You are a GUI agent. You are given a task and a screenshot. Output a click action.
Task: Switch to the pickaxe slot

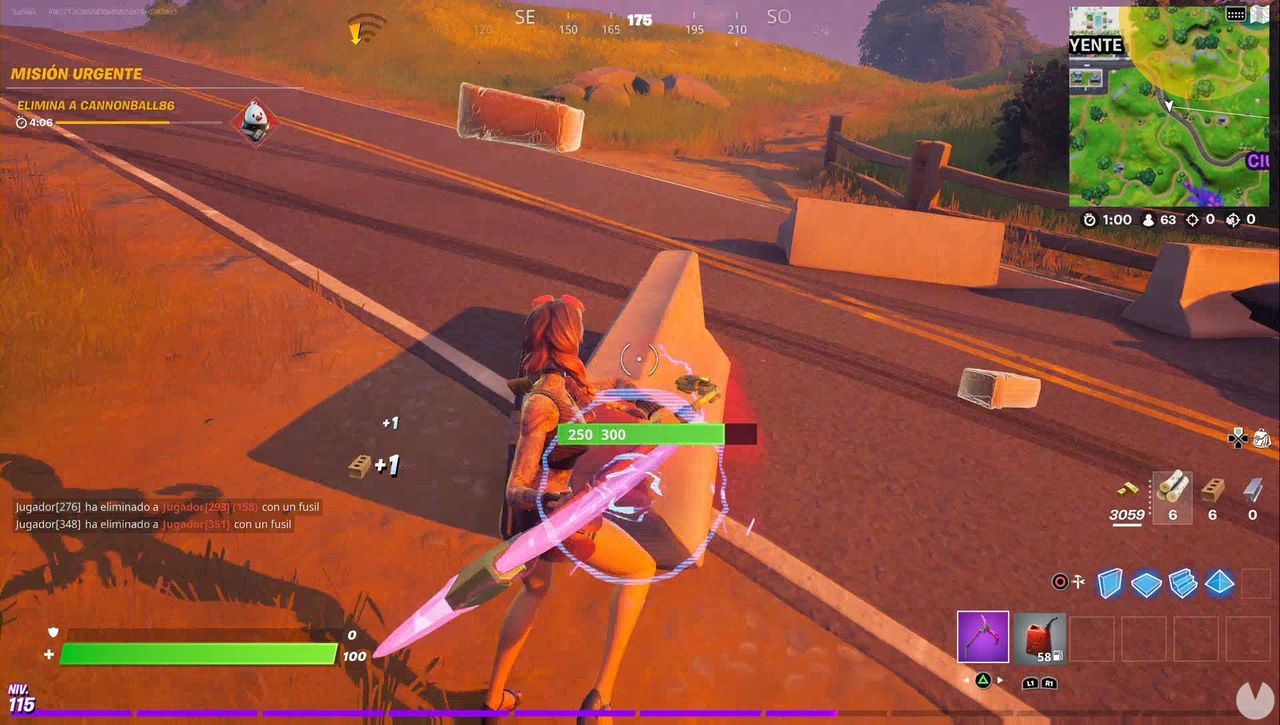[x=983, y=638]
